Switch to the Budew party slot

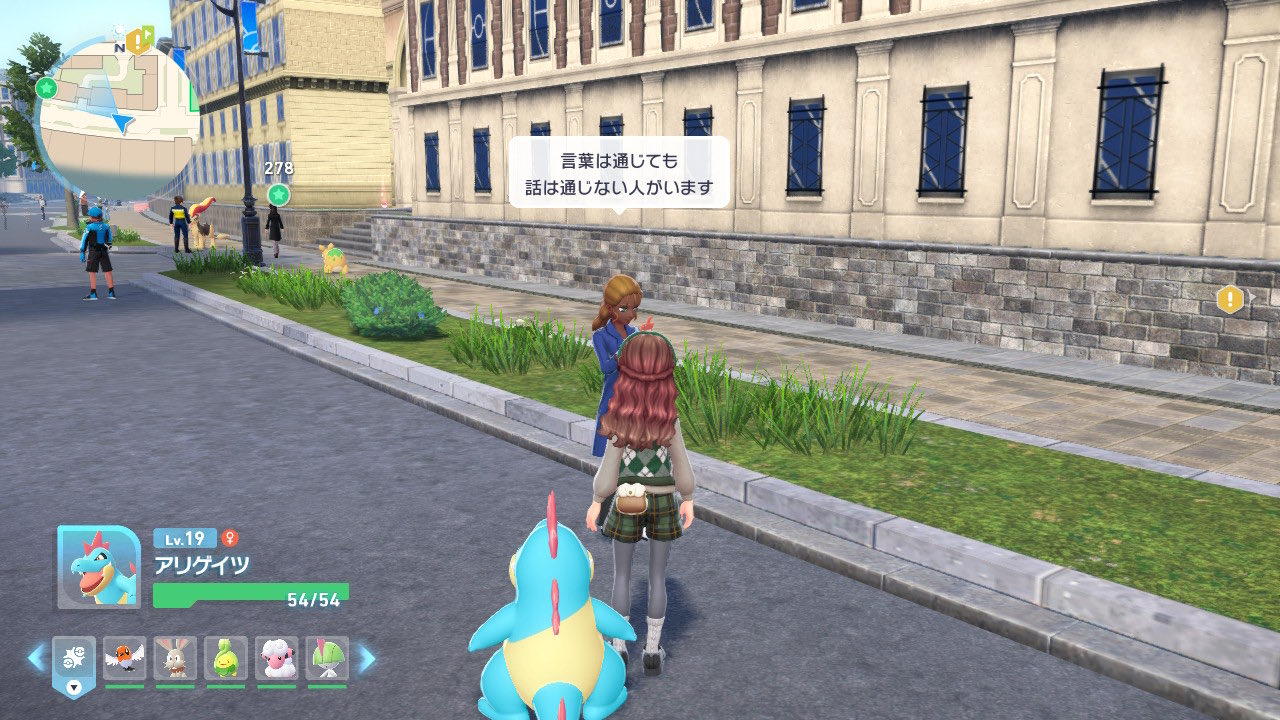click(226, 659)
